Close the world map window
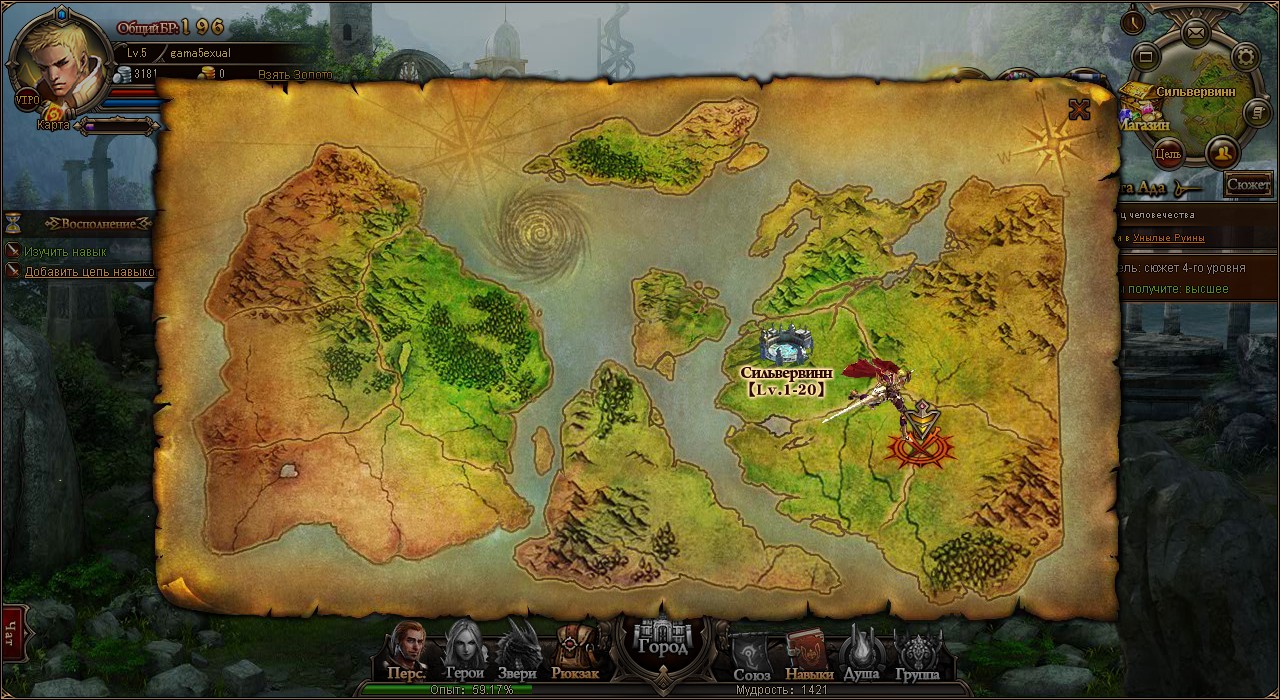The height and width of the screenshot is (700, 1280). tap(1079, 109)
